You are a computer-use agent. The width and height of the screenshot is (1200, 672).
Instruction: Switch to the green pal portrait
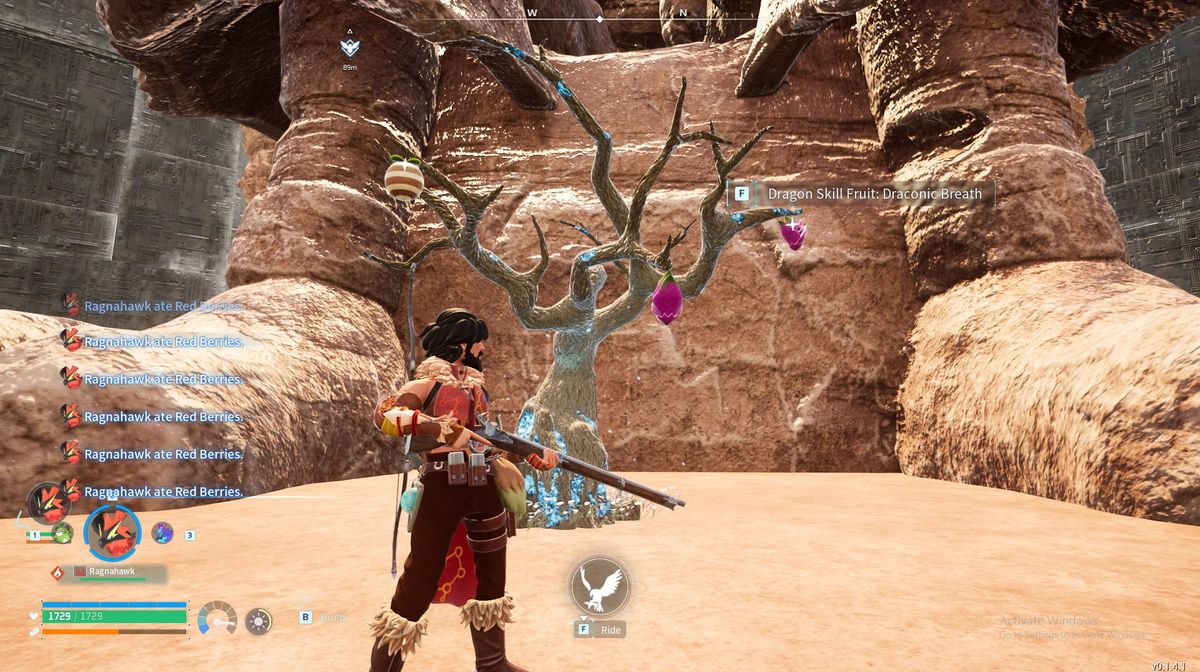click(62, 533)
